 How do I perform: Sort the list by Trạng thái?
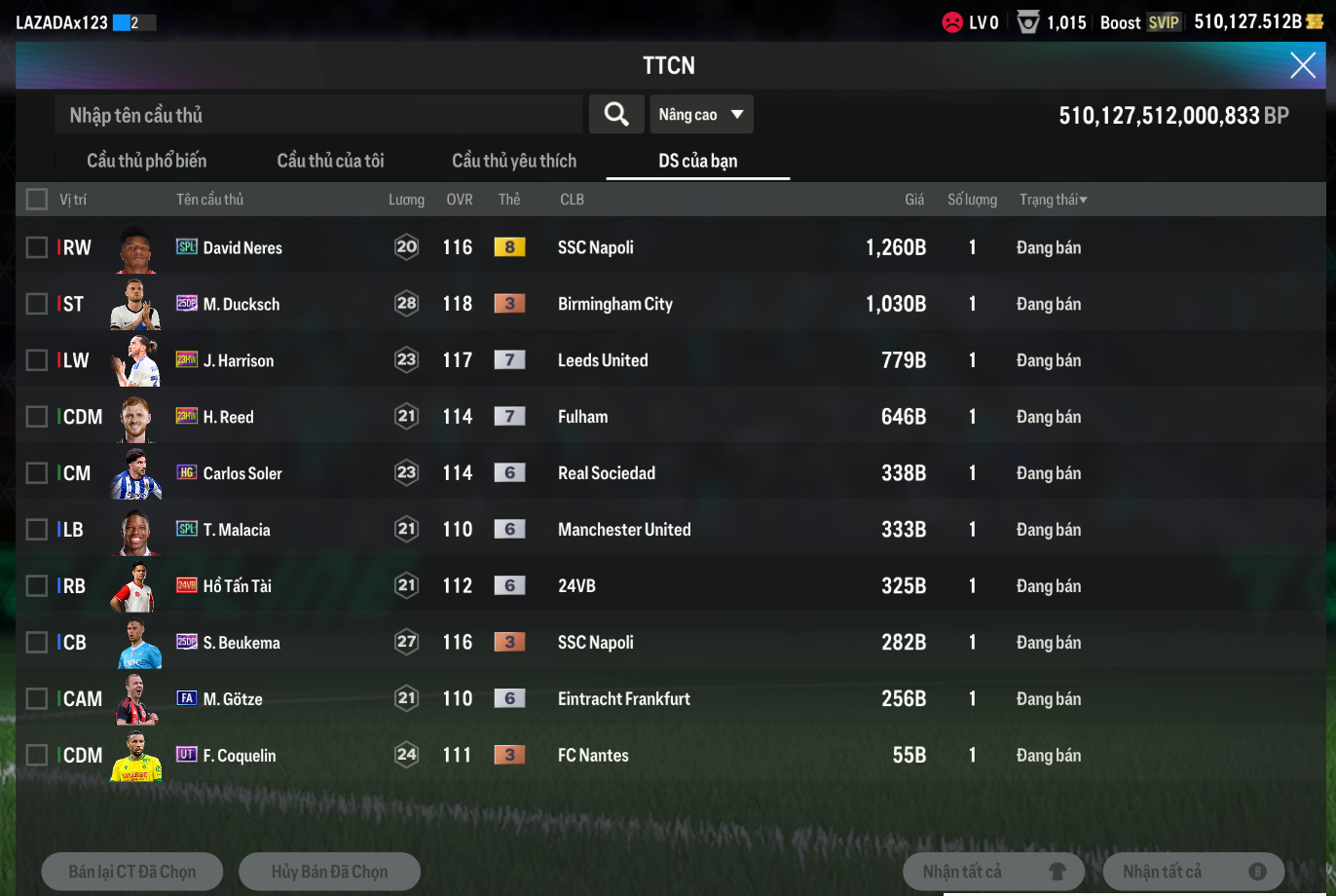pos(1053,200)
